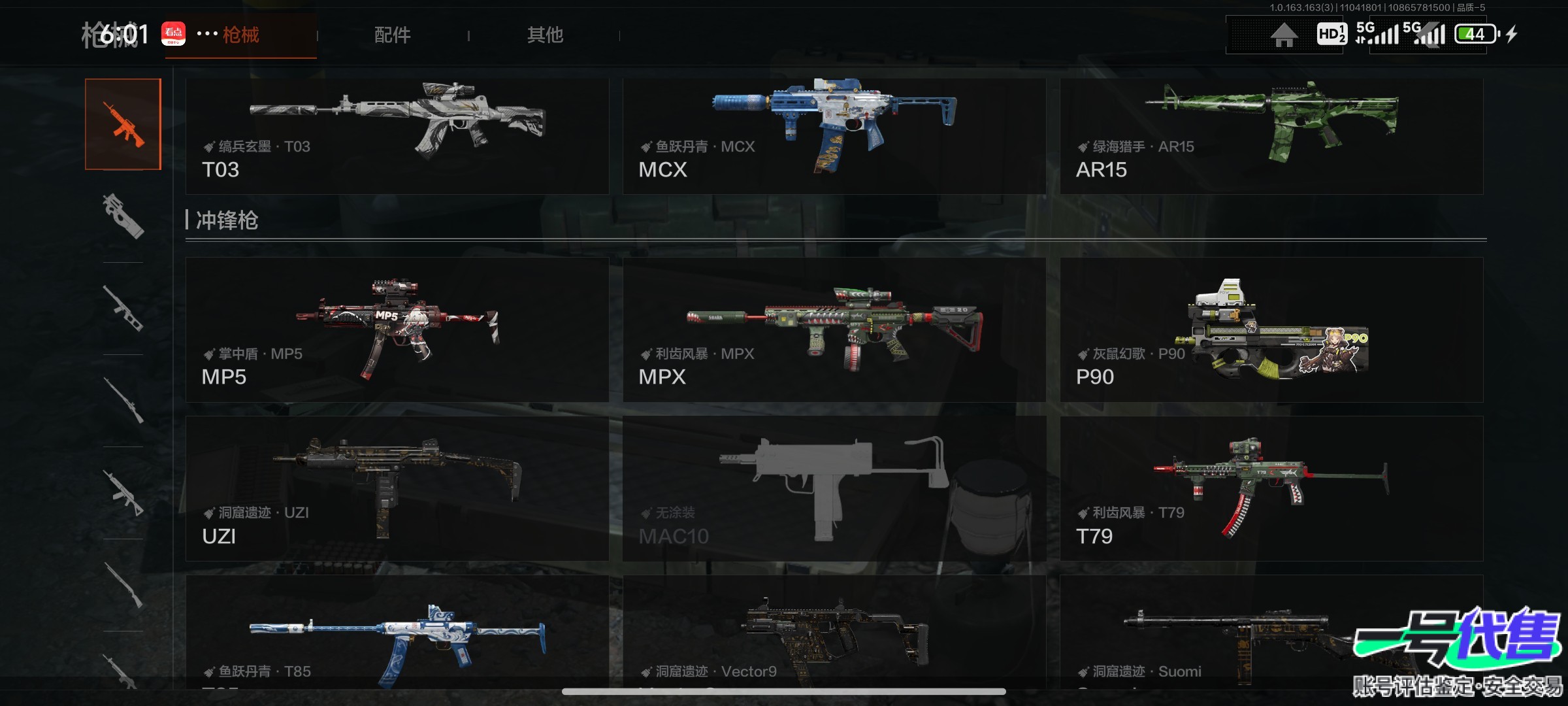The height and width of the screenshot is (706, 1568).
Task: Switch to the P90-shaped submachine gun category
Action: click(x=123, y=216)
